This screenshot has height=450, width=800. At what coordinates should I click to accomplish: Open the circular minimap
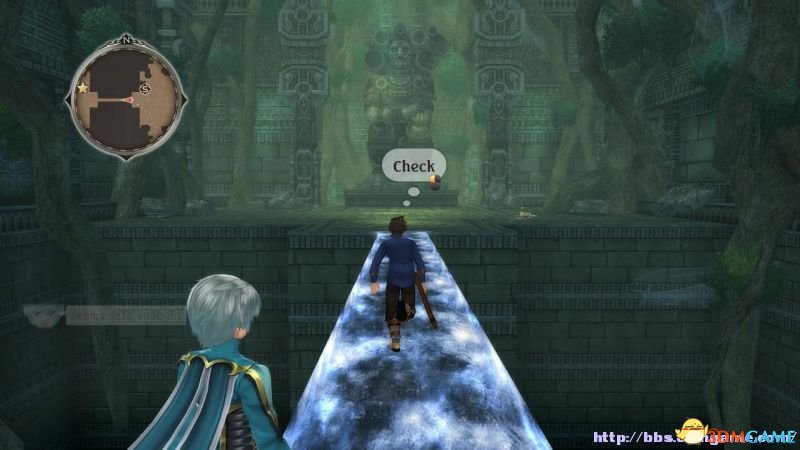127,95
